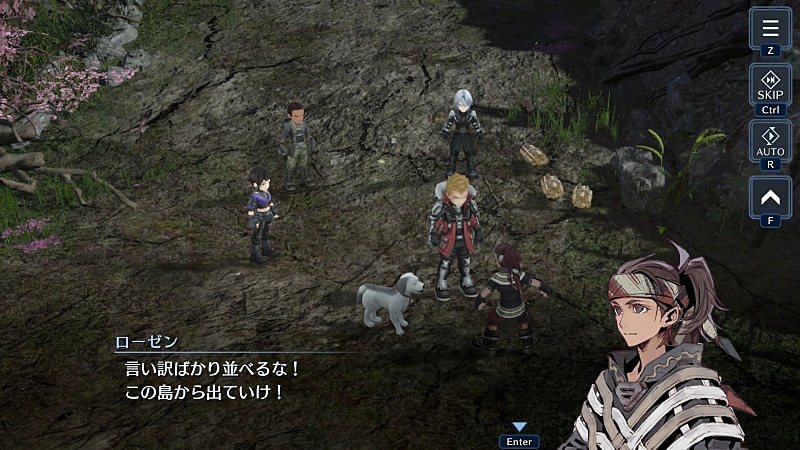Hide the dialogue with the up-arrow button
This screenshot has width=800, height=450.
pyautogui.click(x=770, y=195)
